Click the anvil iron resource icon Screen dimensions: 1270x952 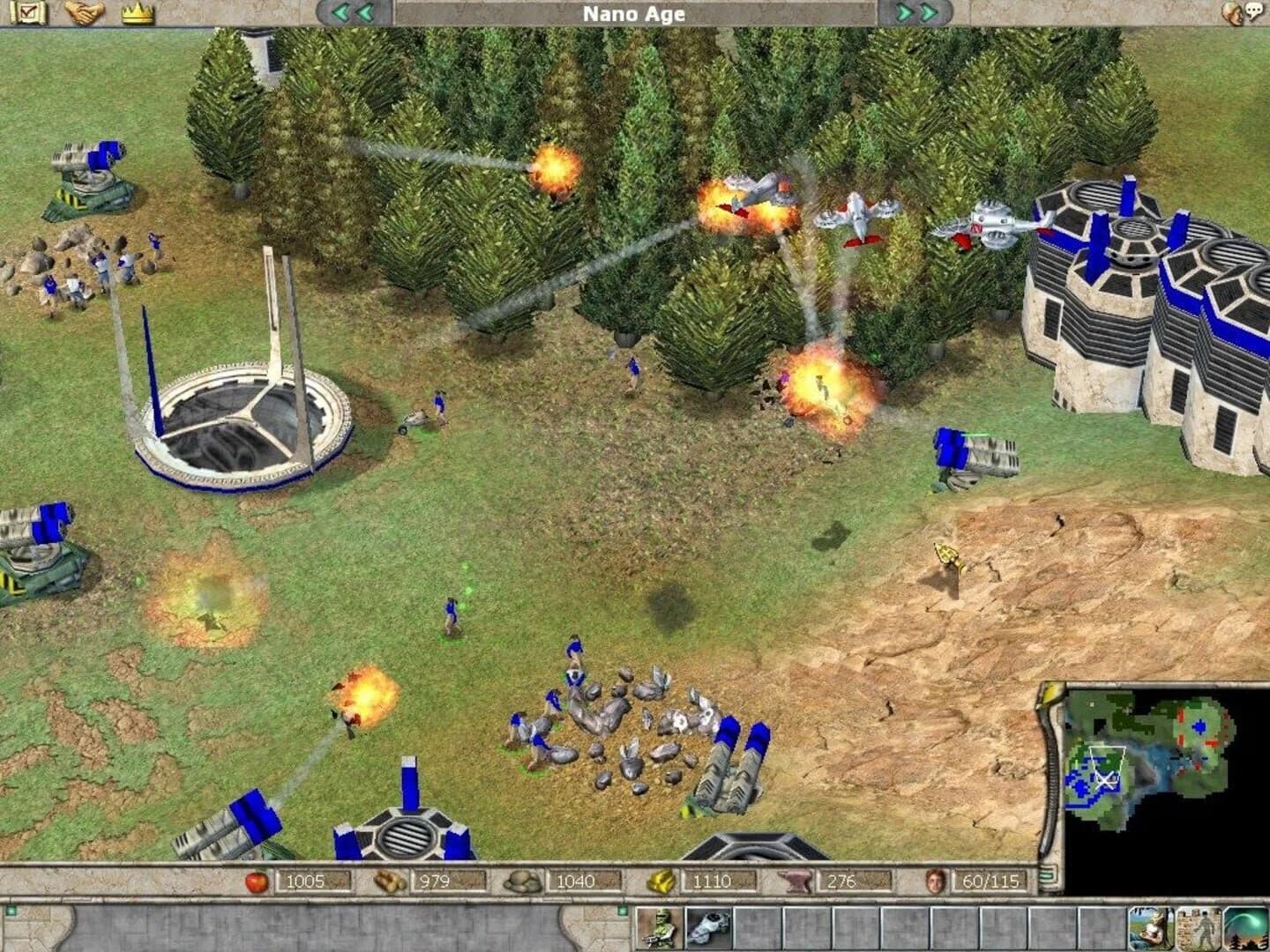tap(795, 880)
